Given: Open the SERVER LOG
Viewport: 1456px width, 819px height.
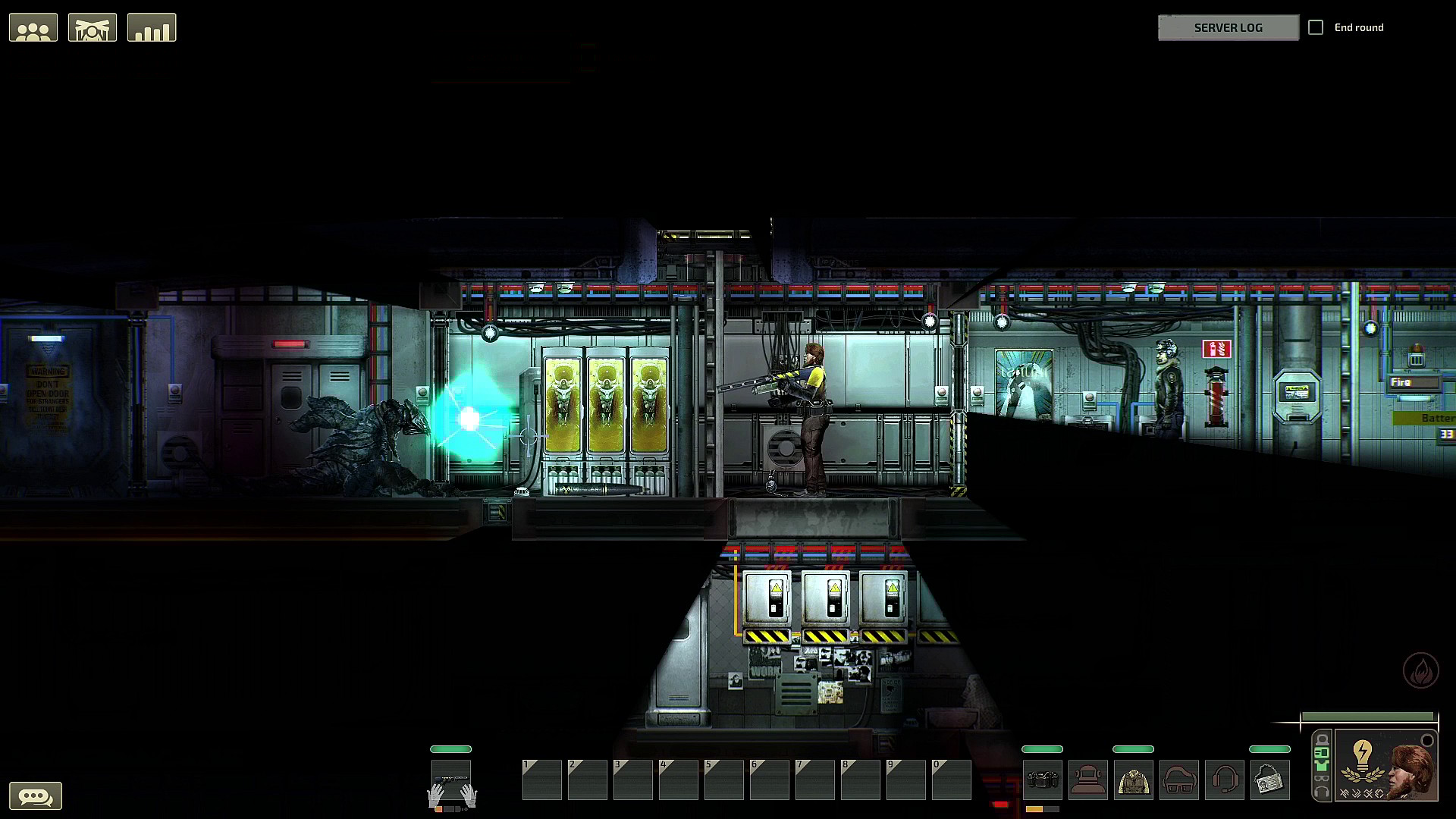Looking at the screenshot, I should click(x=1228, y=27).
